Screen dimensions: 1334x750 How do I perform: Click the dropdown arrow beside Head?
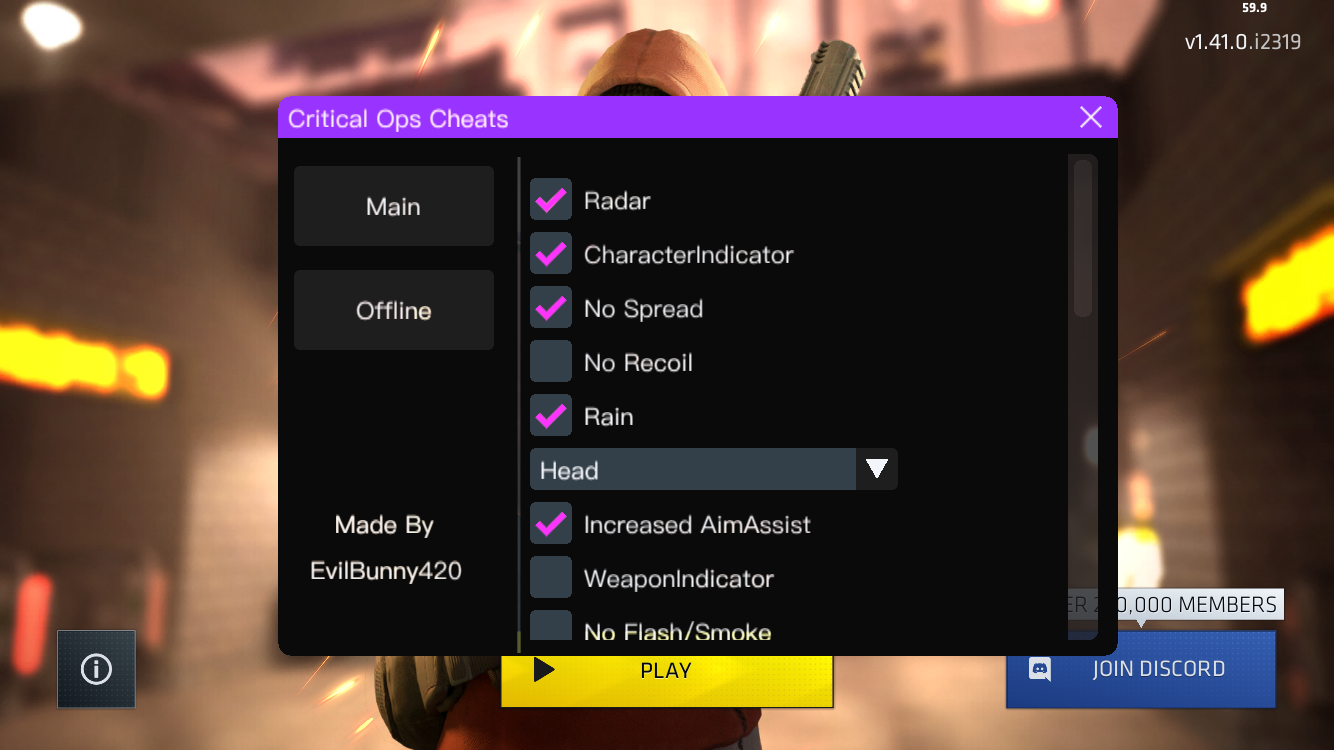coord(877,468)
